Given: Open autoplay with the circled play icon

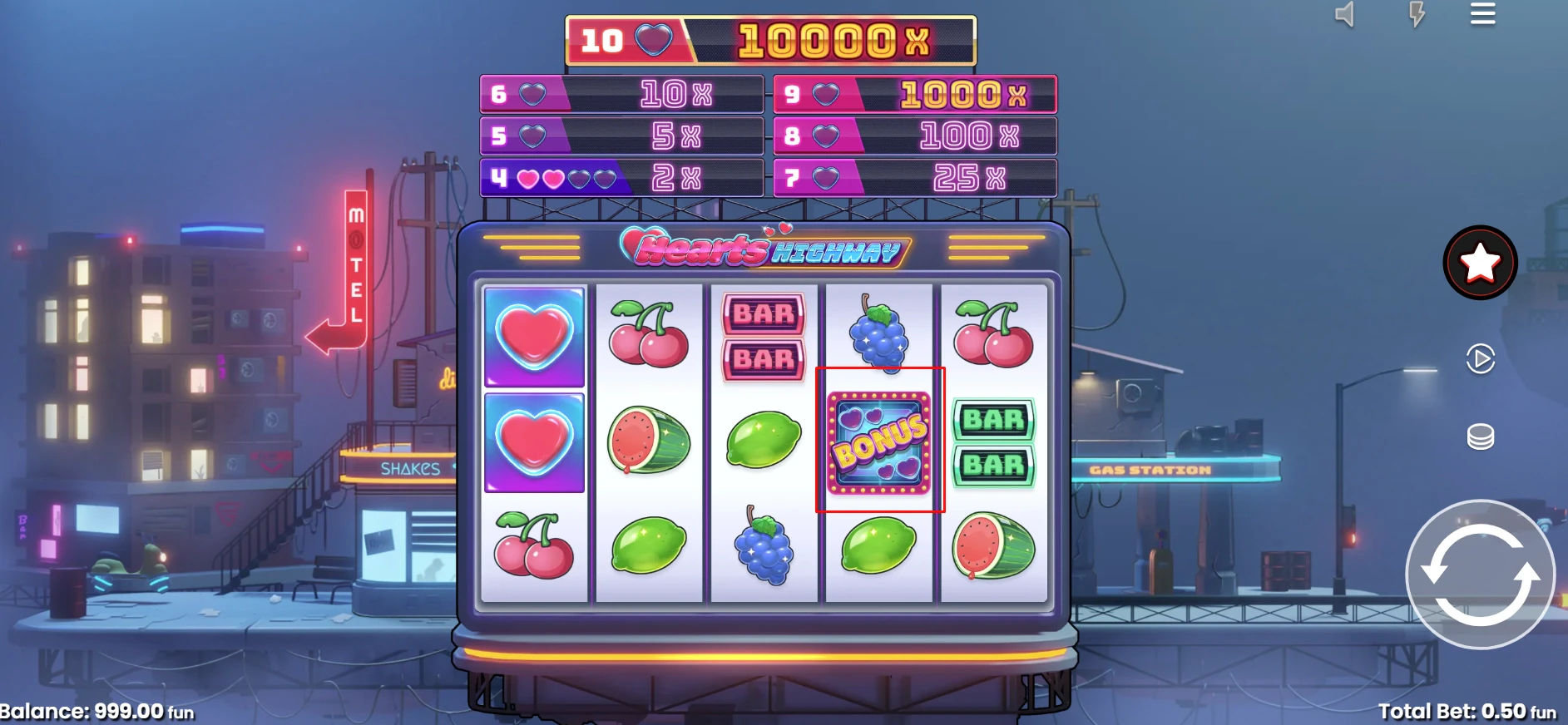Looking at the screenshot, I should click(1480, 359).
